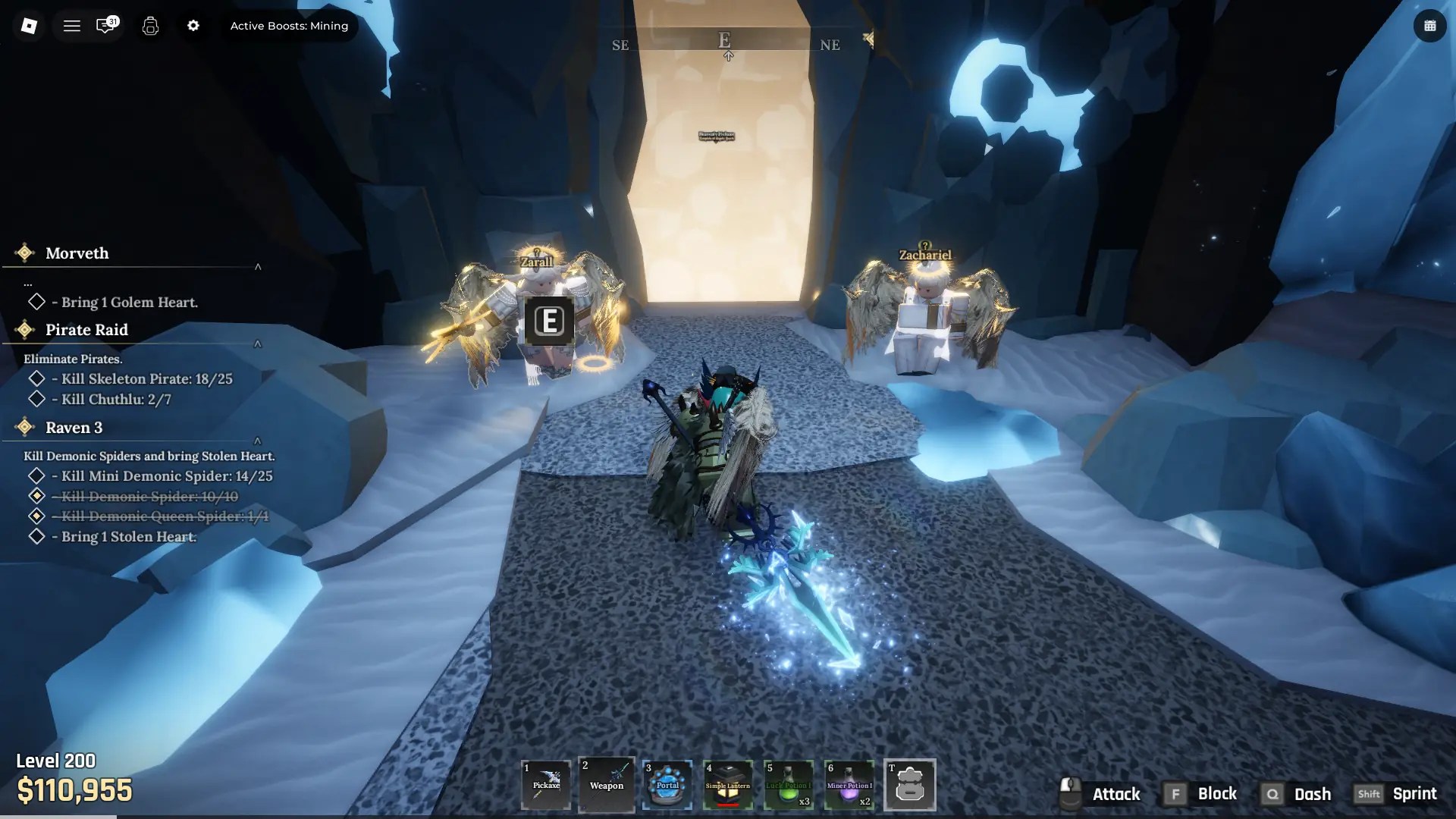Image resolution: width=1456 pixels, height=819 pixels.
Task: Open Roblox chat with 31 notifications
Action: tap(106, 25)
